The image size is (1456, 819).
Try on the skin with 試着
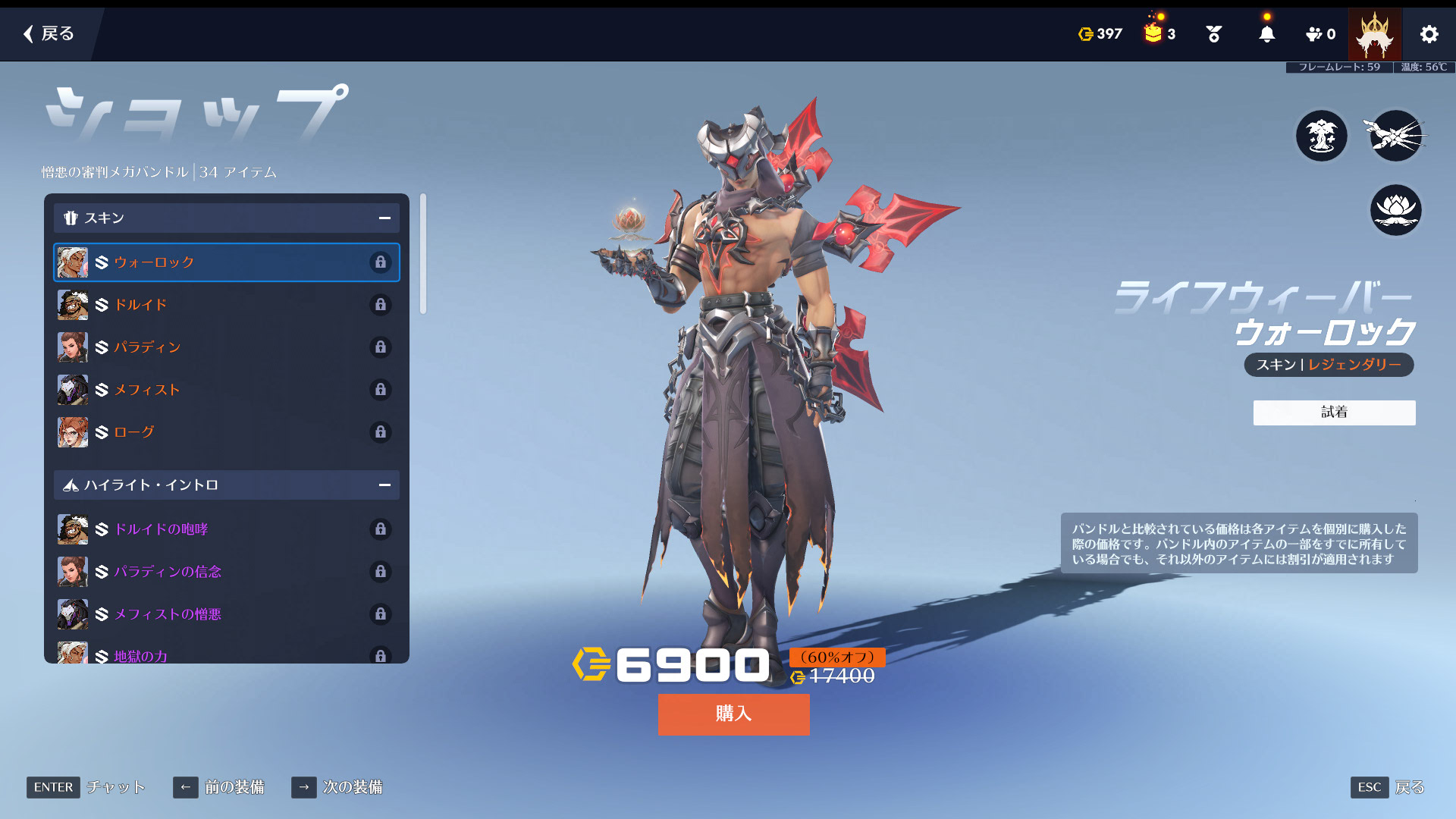point(1334,413)
